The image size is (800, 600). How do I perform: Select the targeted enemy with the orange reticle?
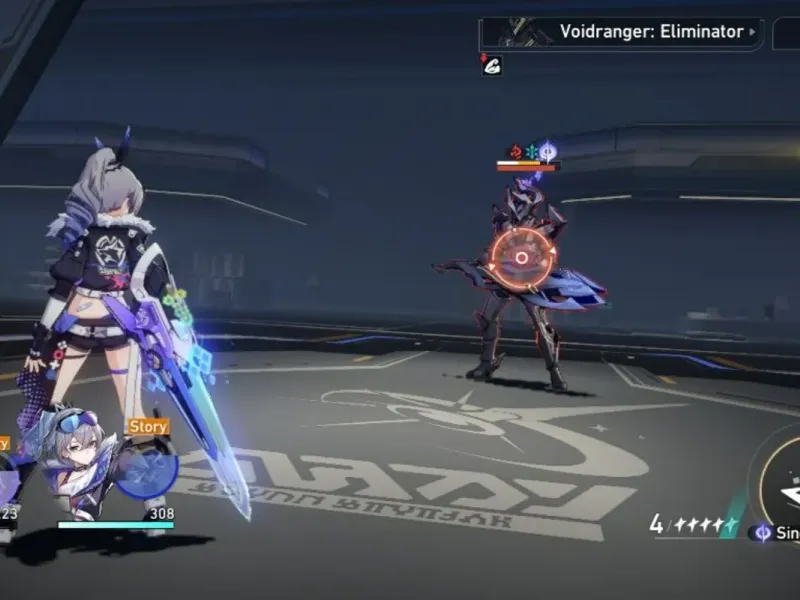click(521, 258)
